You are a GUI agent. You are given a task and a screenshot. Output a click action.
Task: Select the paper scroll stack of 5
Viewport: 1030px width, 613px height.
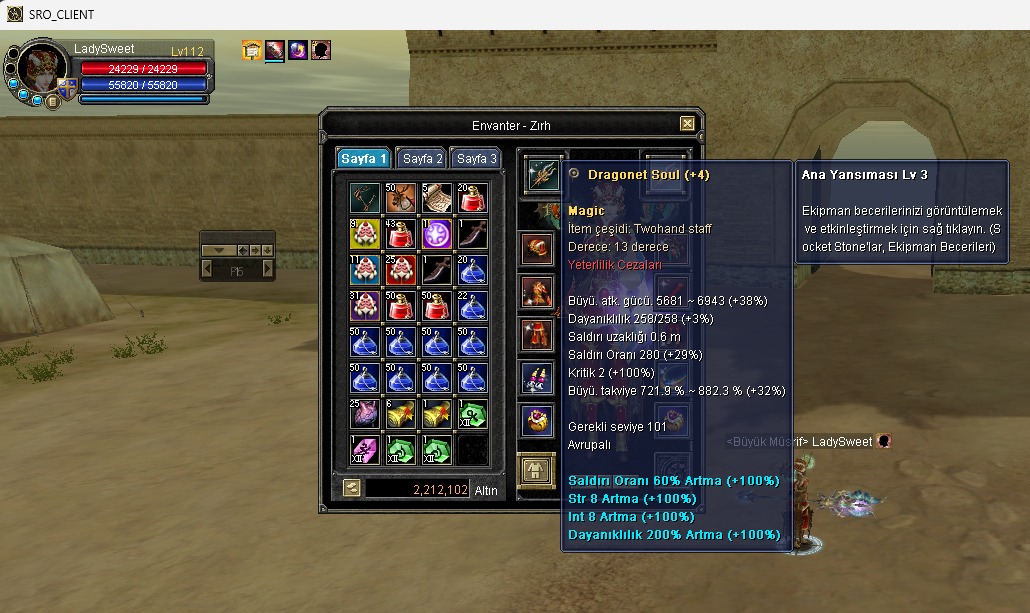(x=437, y=198)
